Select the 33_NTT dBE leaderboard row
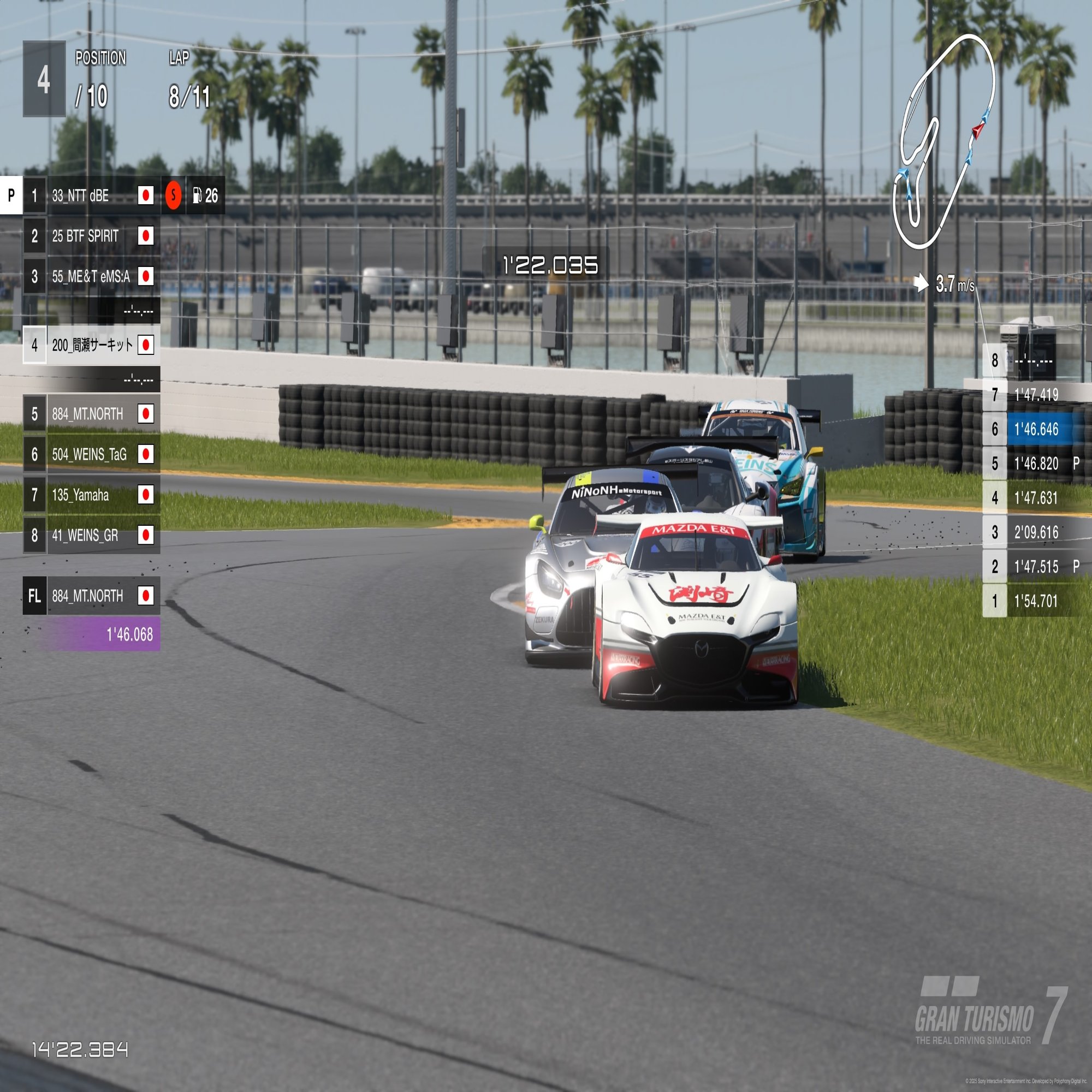Viewport: 1092px width, 1092px height. coord(91,195)
